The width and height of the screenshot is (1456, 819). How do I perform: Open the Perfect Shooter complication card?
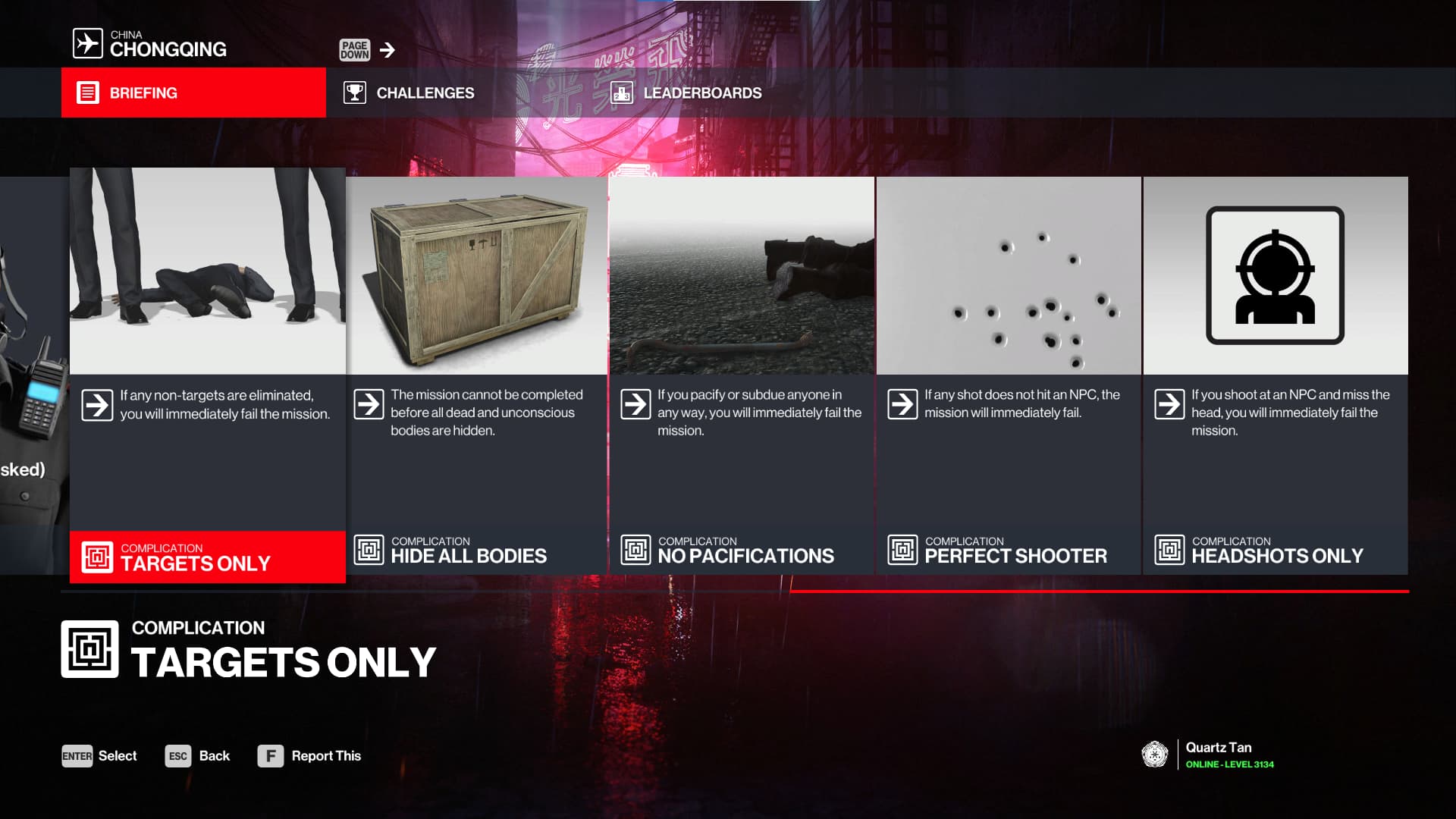1009,375
